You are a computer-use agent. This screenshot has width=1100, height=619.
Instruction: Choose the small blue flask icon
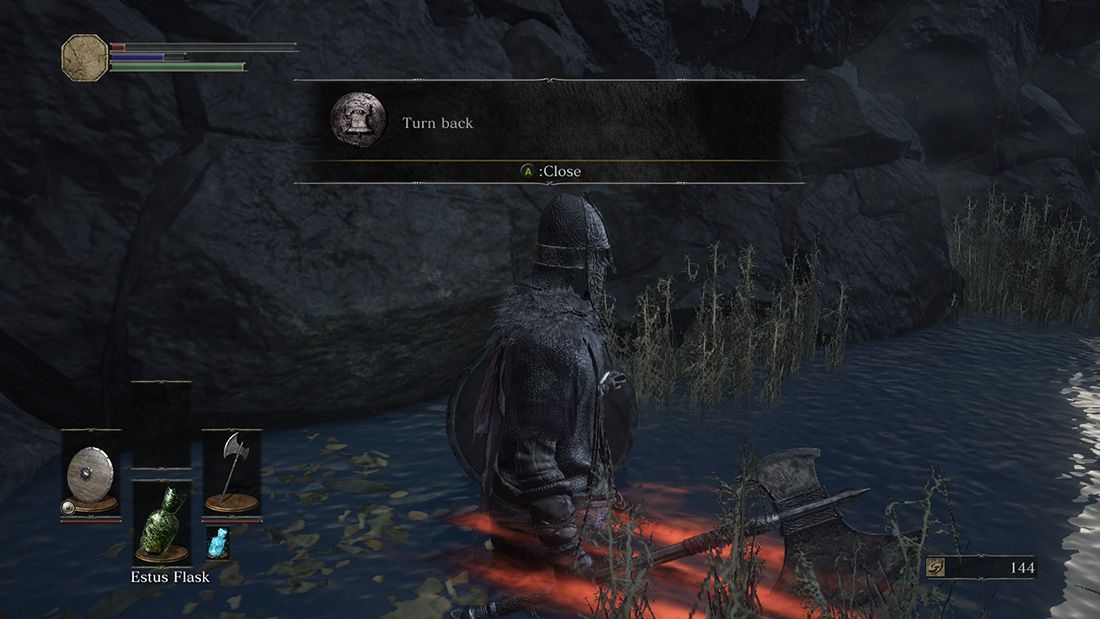[x=217, y=543]
